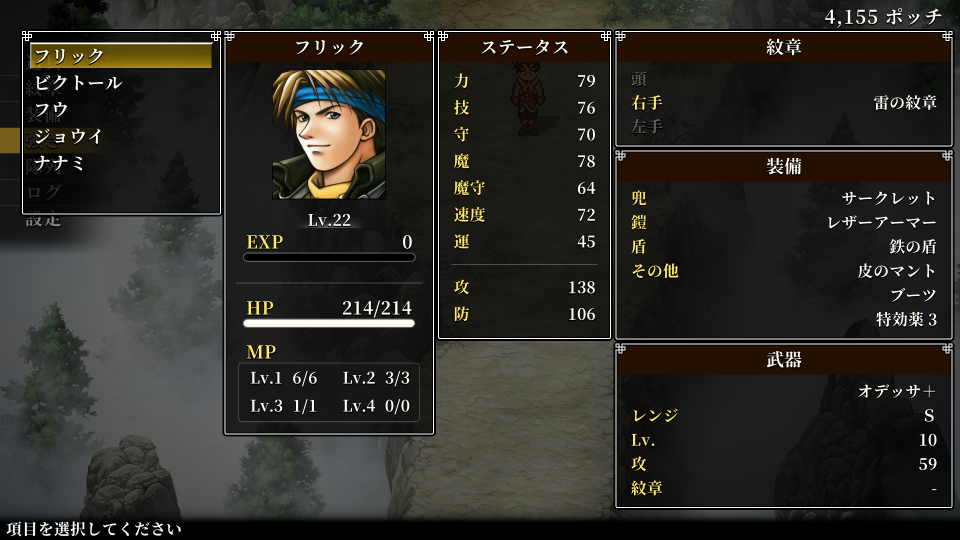Choose the 特効薬 3 item entry
This screenshot has height=540, width=960.
coord(906,320)
